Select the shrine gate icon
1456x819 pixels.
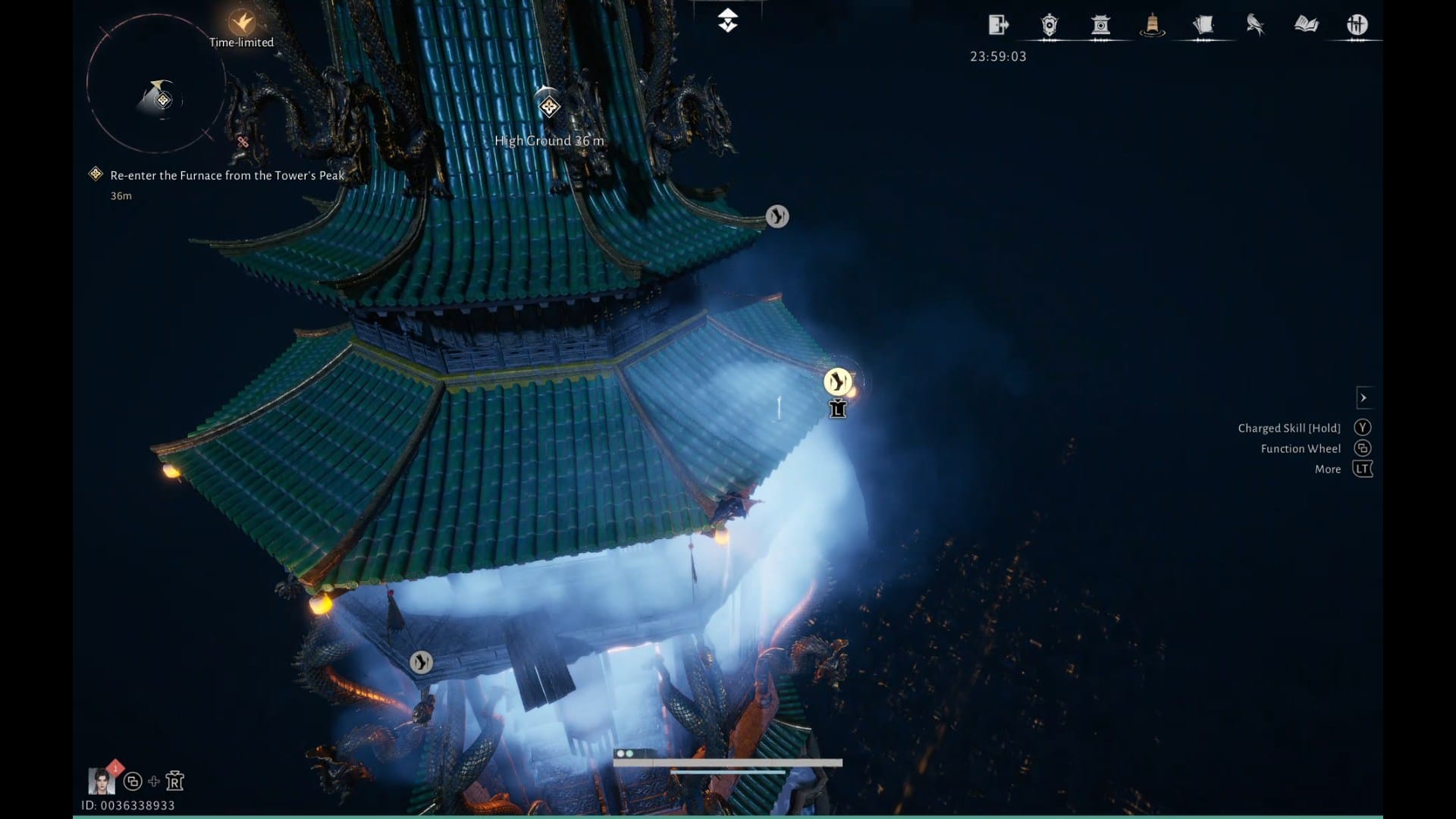[1100, 26]
